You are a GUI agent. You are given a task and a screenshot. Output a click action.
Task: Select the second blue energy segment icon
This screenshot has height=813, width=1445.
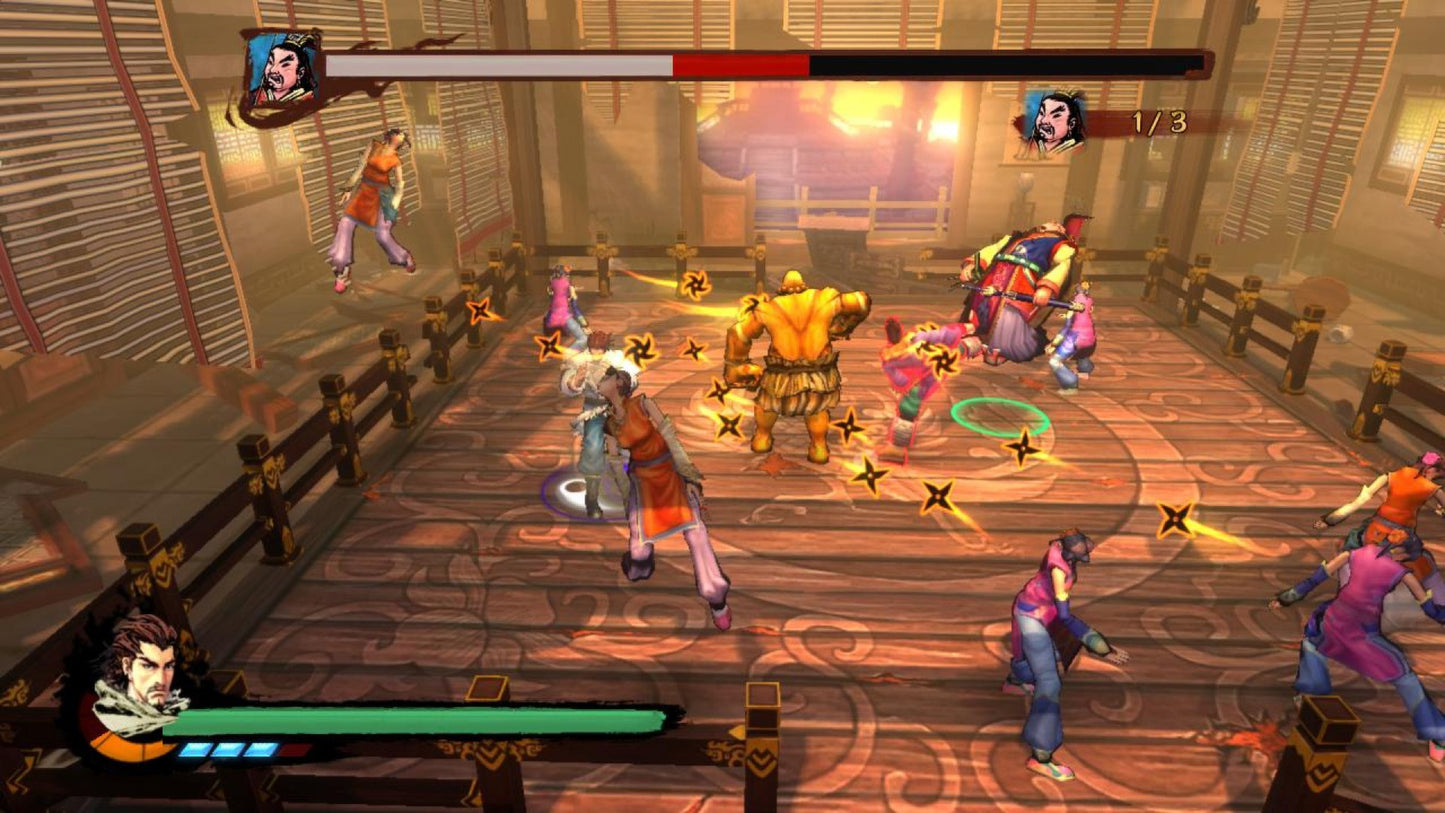click(226, 749)
